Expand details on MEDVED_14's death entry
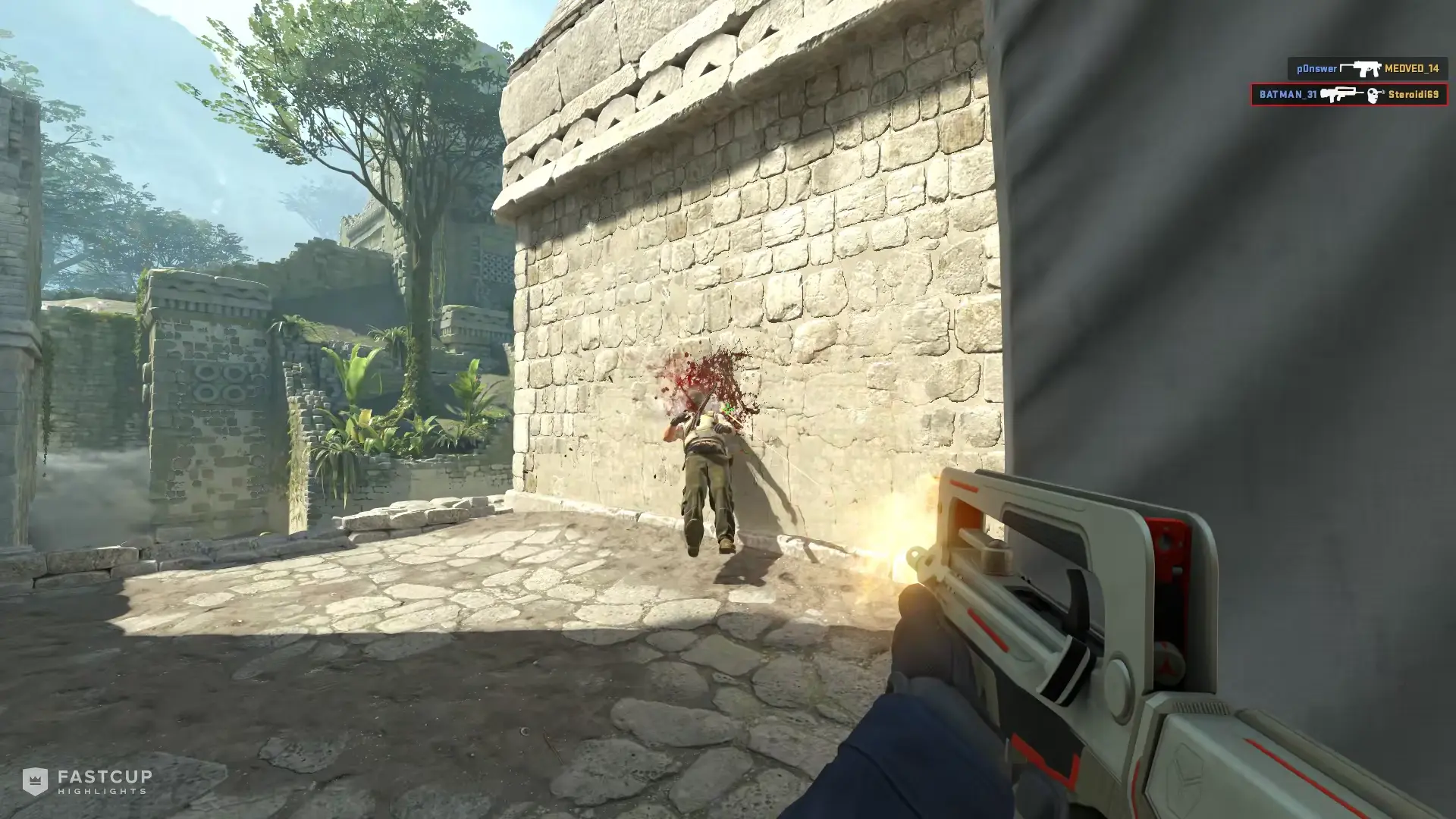Viewport: 1456px width, 819px height. tap(1413, 68)
